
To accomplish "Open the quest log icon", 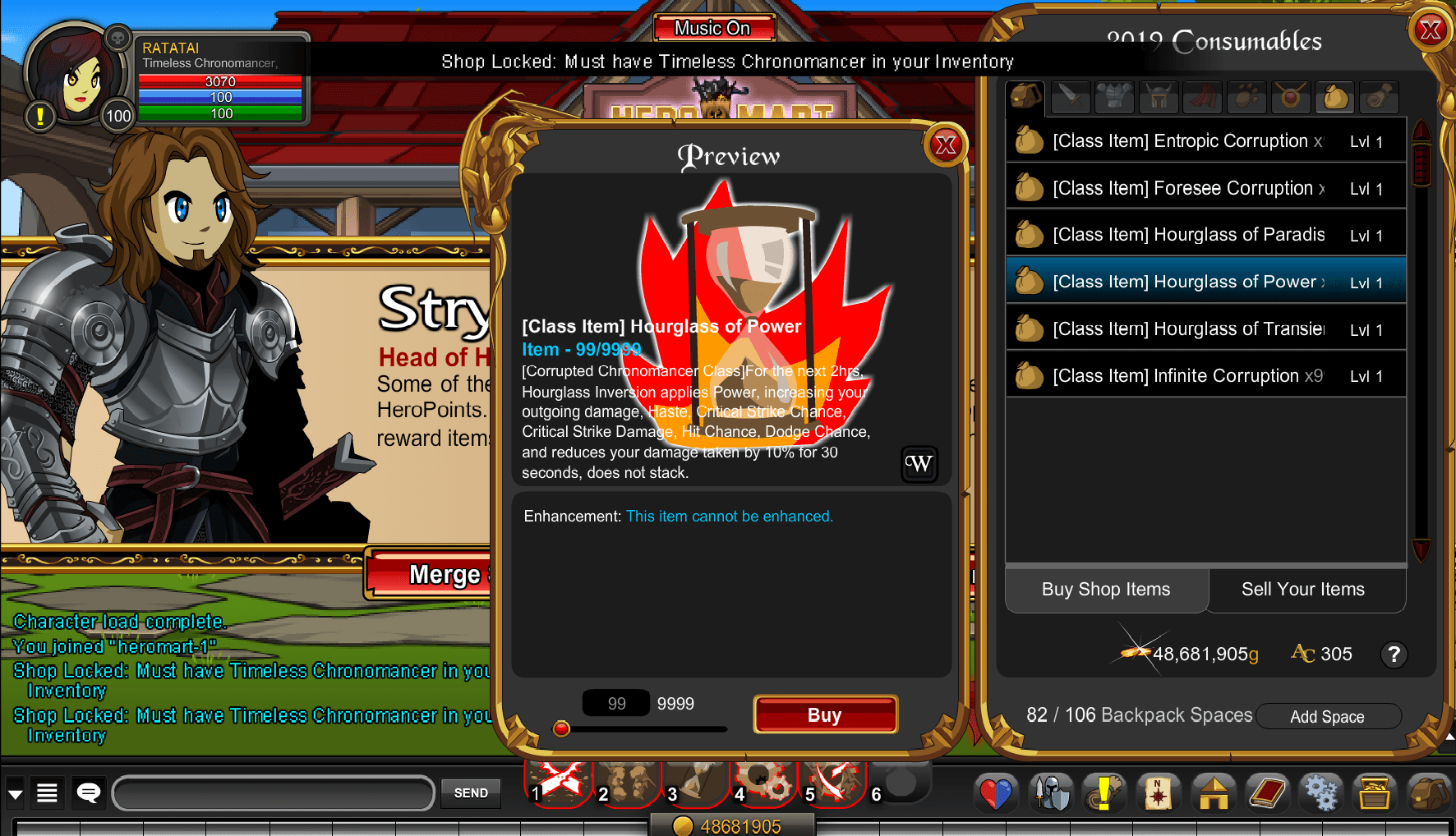I will tap(1105, 792).
